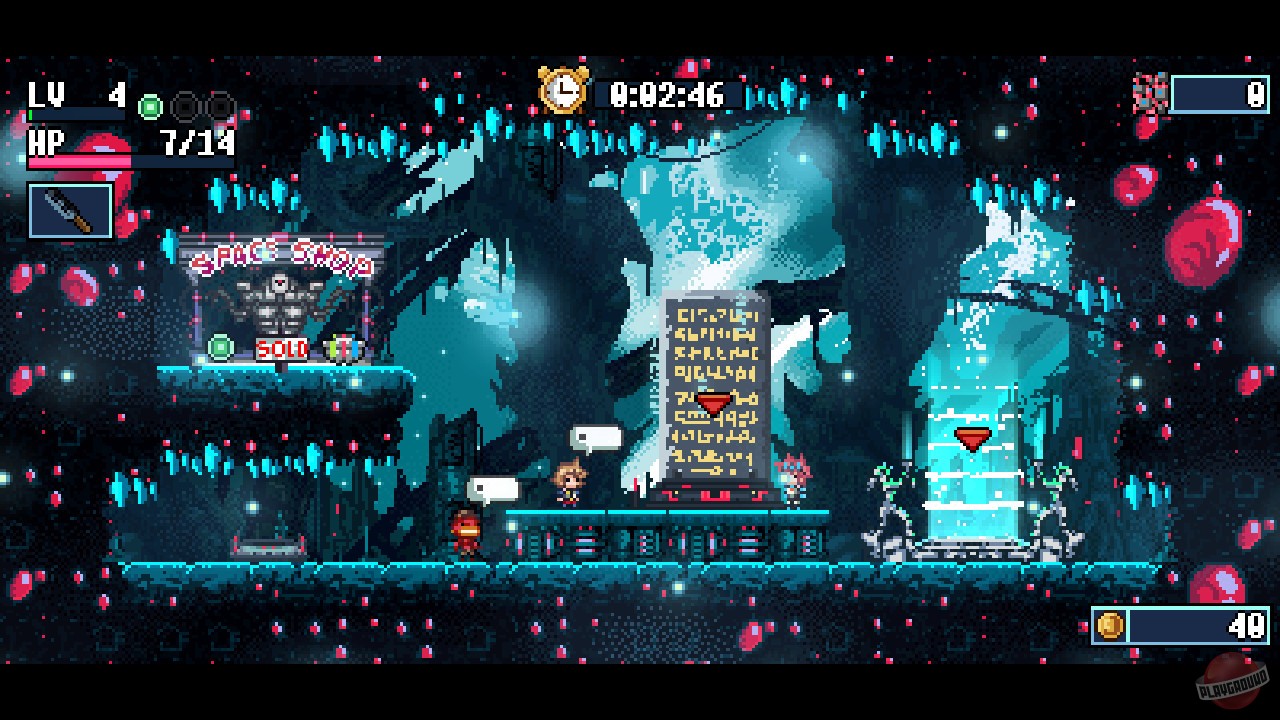Open the speech bubble near the red robot NPC
Image resolution: width=1280 pixels, height=720 pixels.
click(x=494, y=487)
